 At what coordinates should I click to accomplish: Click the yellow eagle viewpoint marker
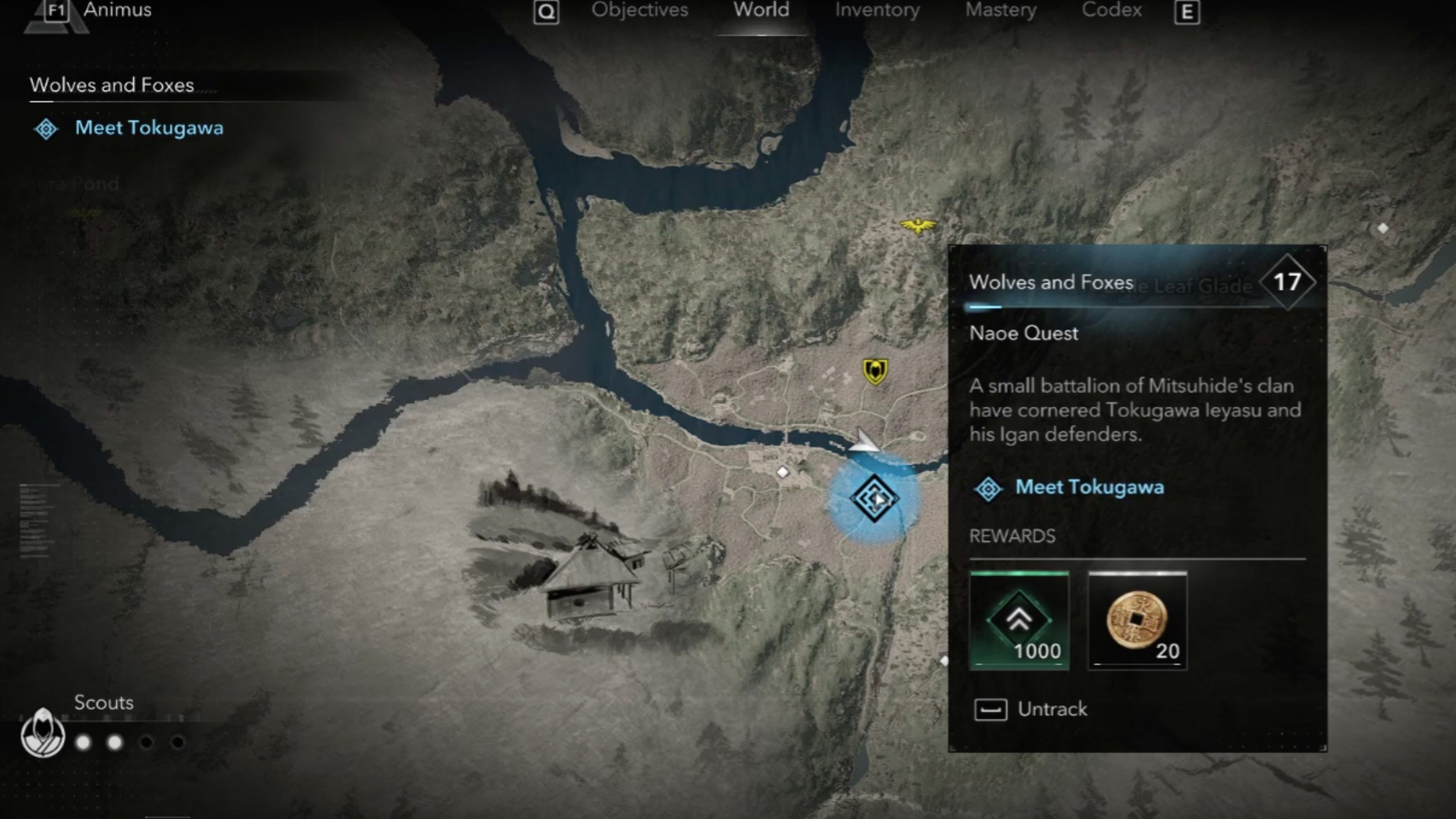pos(918,225)
